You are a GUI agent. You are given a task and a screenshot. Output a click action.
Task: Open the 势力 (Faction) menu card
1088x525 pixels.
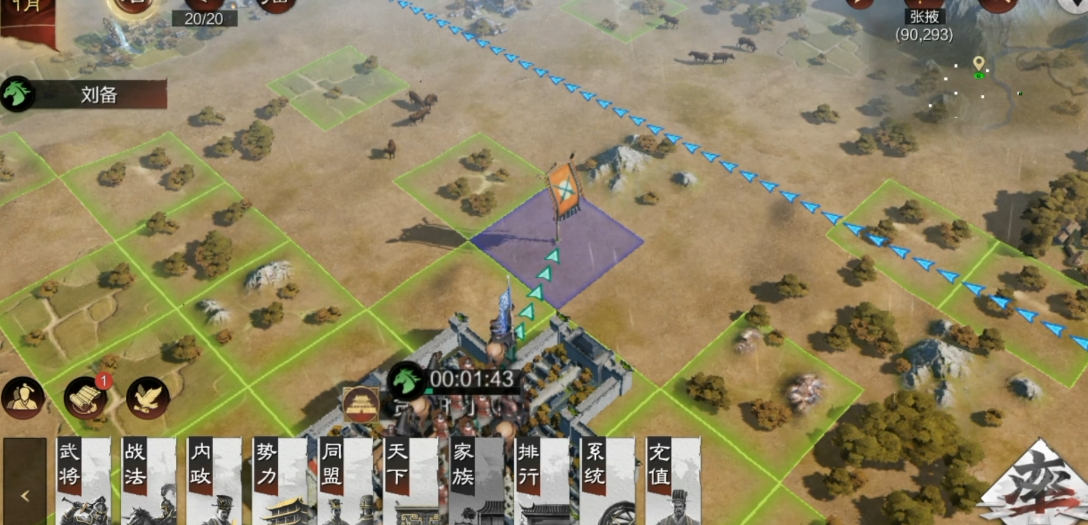279,481
